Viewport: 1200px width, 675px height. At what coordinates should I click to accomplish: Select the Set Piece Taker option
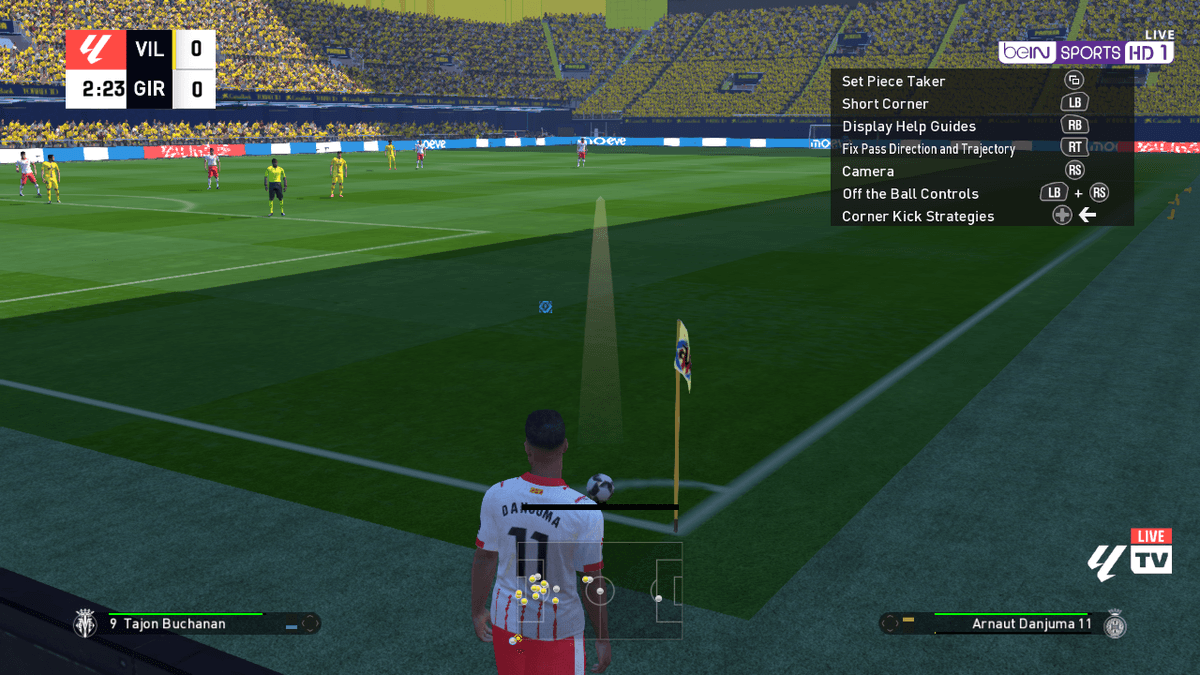click(x=893, y=81)
